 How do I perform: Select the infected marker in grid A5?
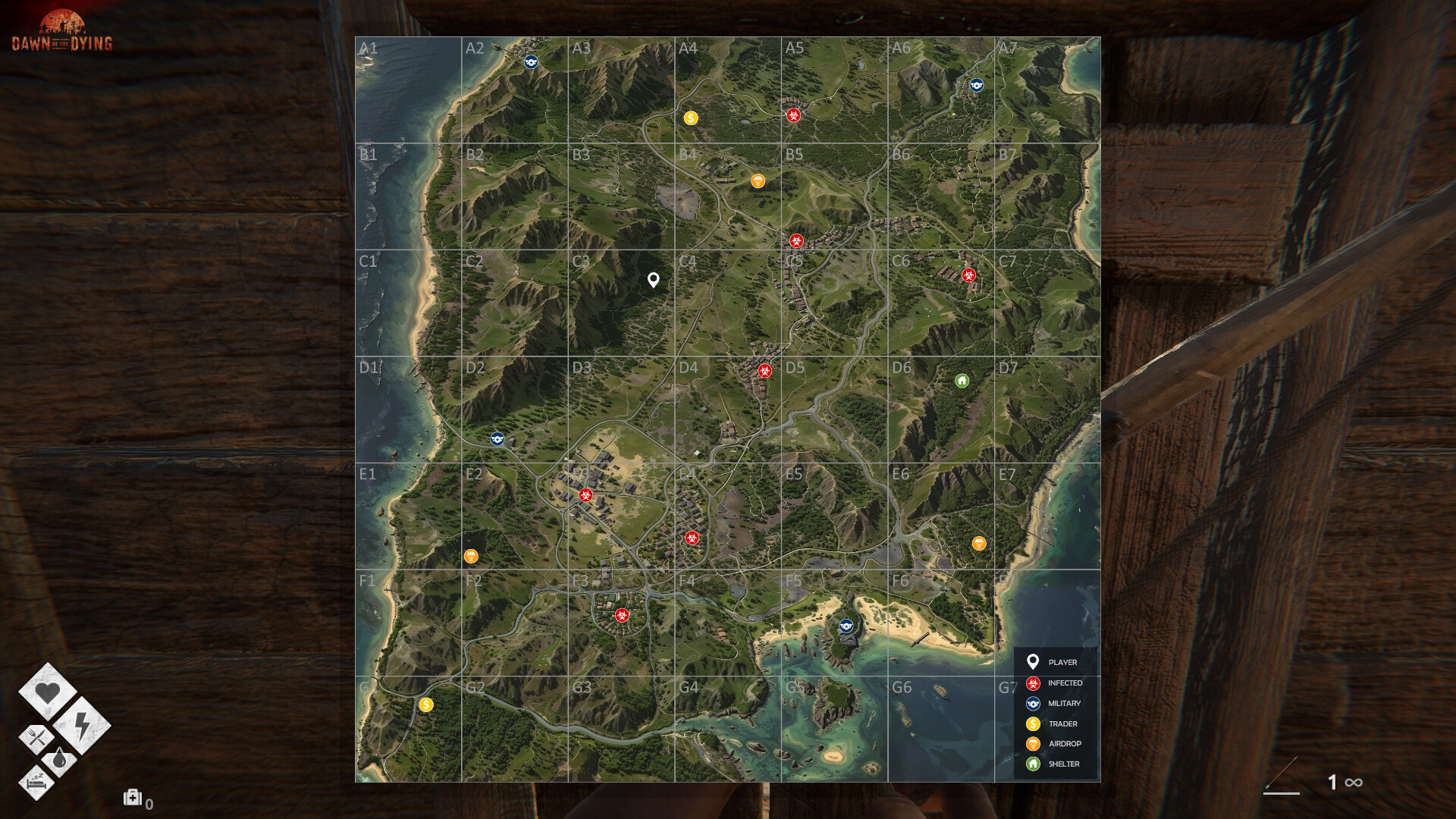[793, 115]
